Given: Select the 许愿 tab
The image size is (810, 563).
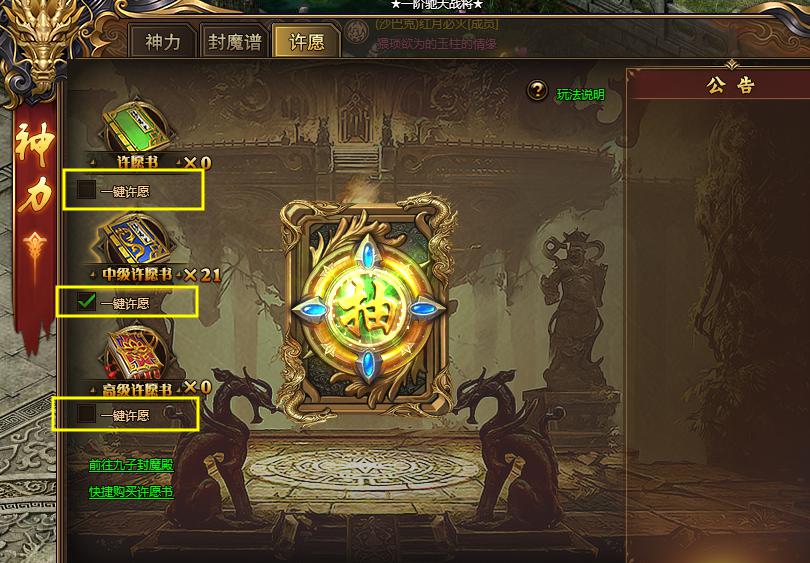Looking at the screenshot, I should pos(305,44).
